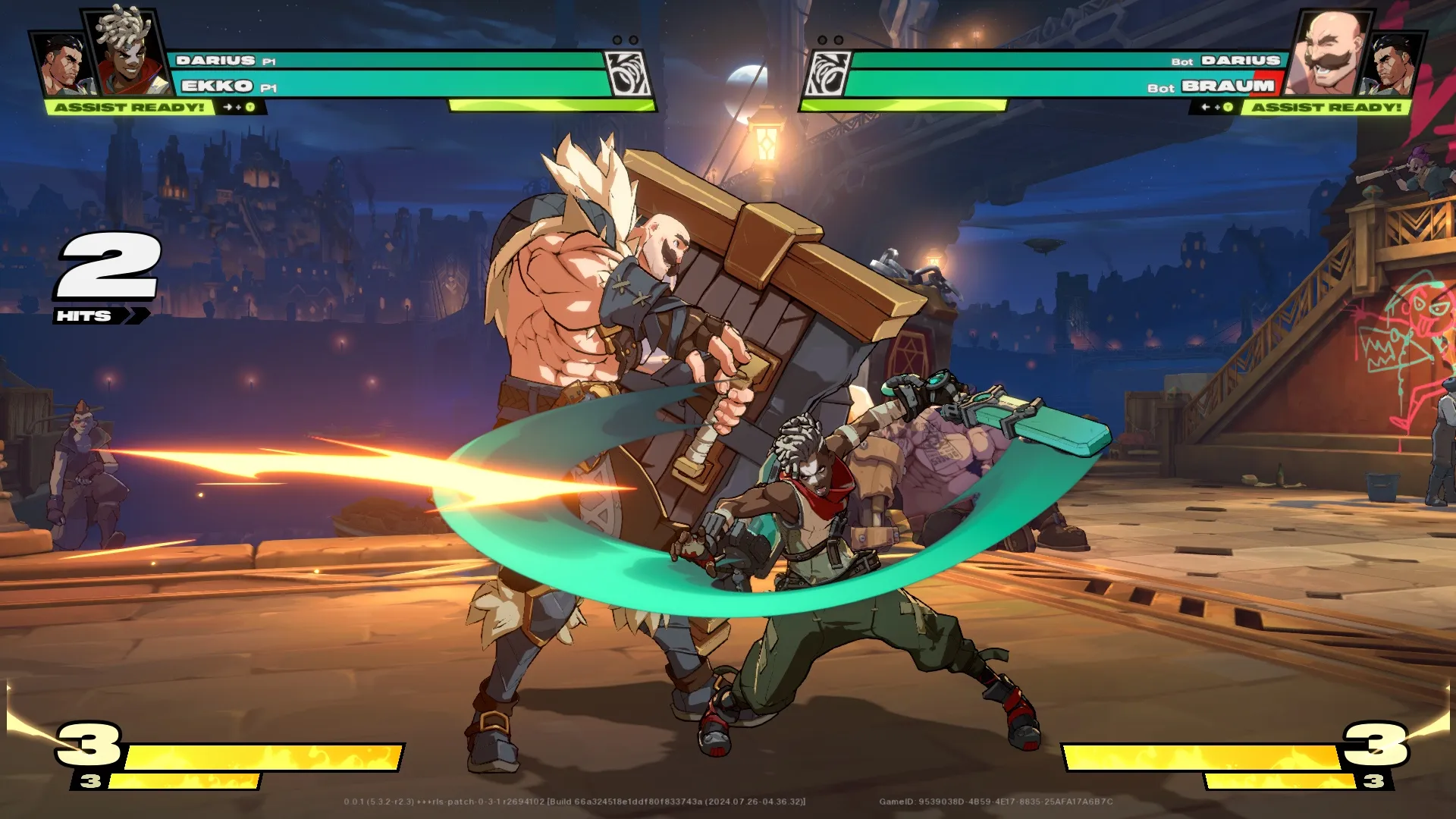1456x819 pixels.
Task: Click the fuse emblem beside P1's health bars
Action: (627, 74)
